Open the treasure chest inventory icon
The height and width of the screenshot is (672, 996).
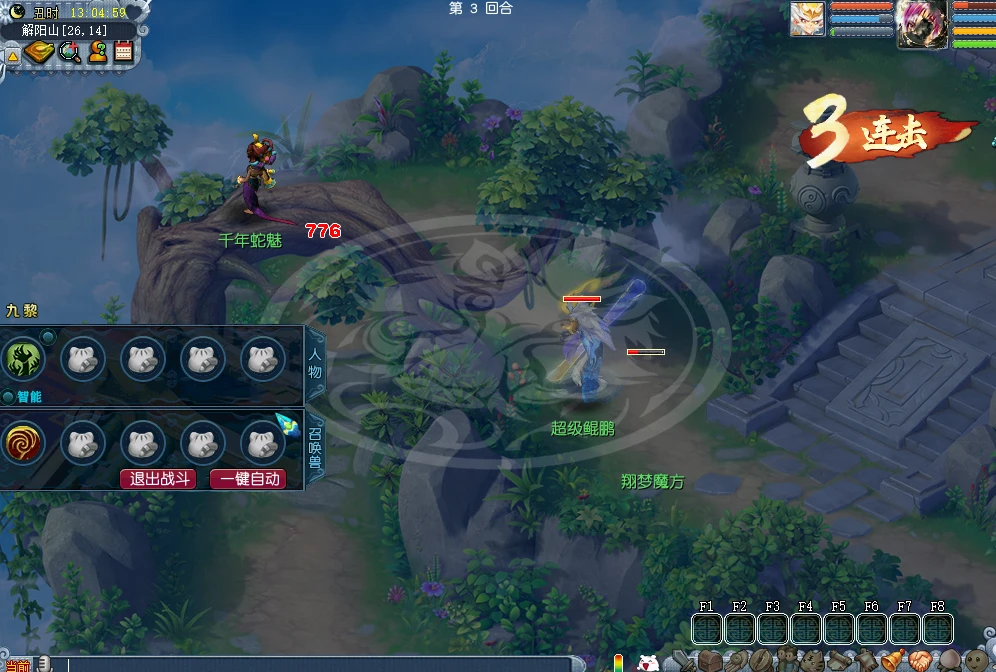(710, 661)
